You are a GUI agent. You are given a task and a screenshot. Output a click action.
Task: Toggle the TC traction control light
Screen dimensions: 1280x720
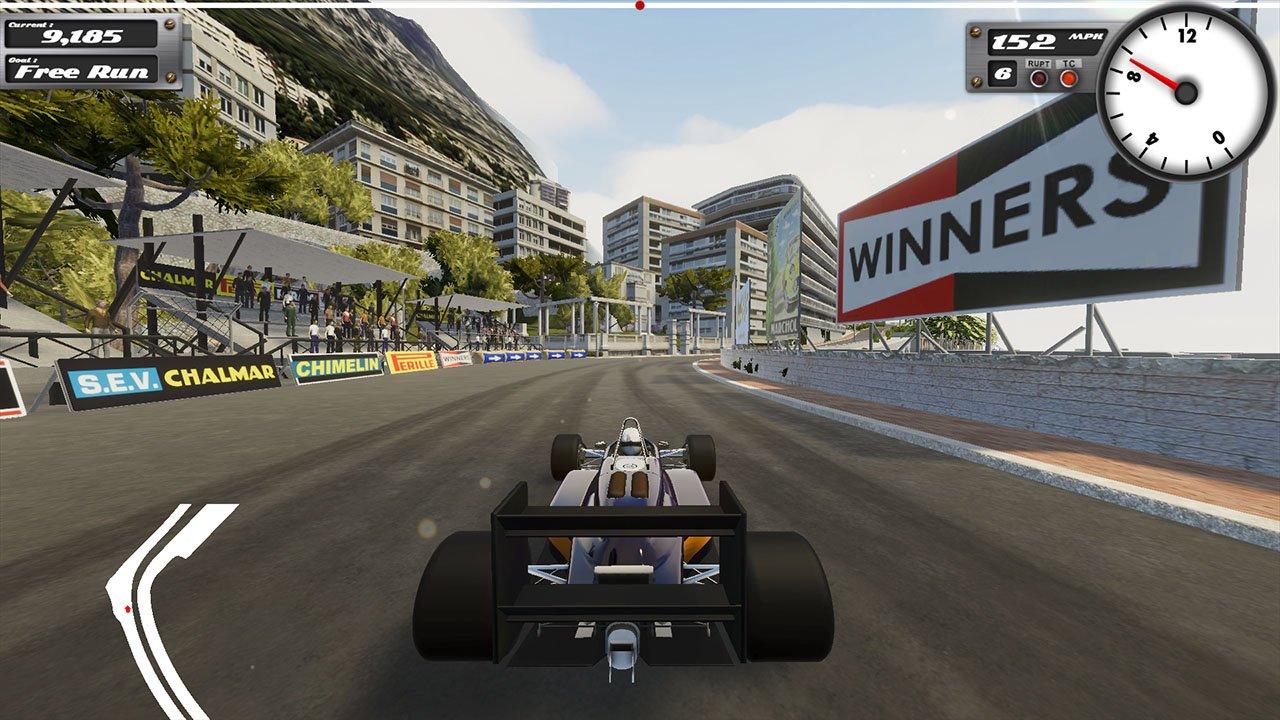coord(1068,77)
